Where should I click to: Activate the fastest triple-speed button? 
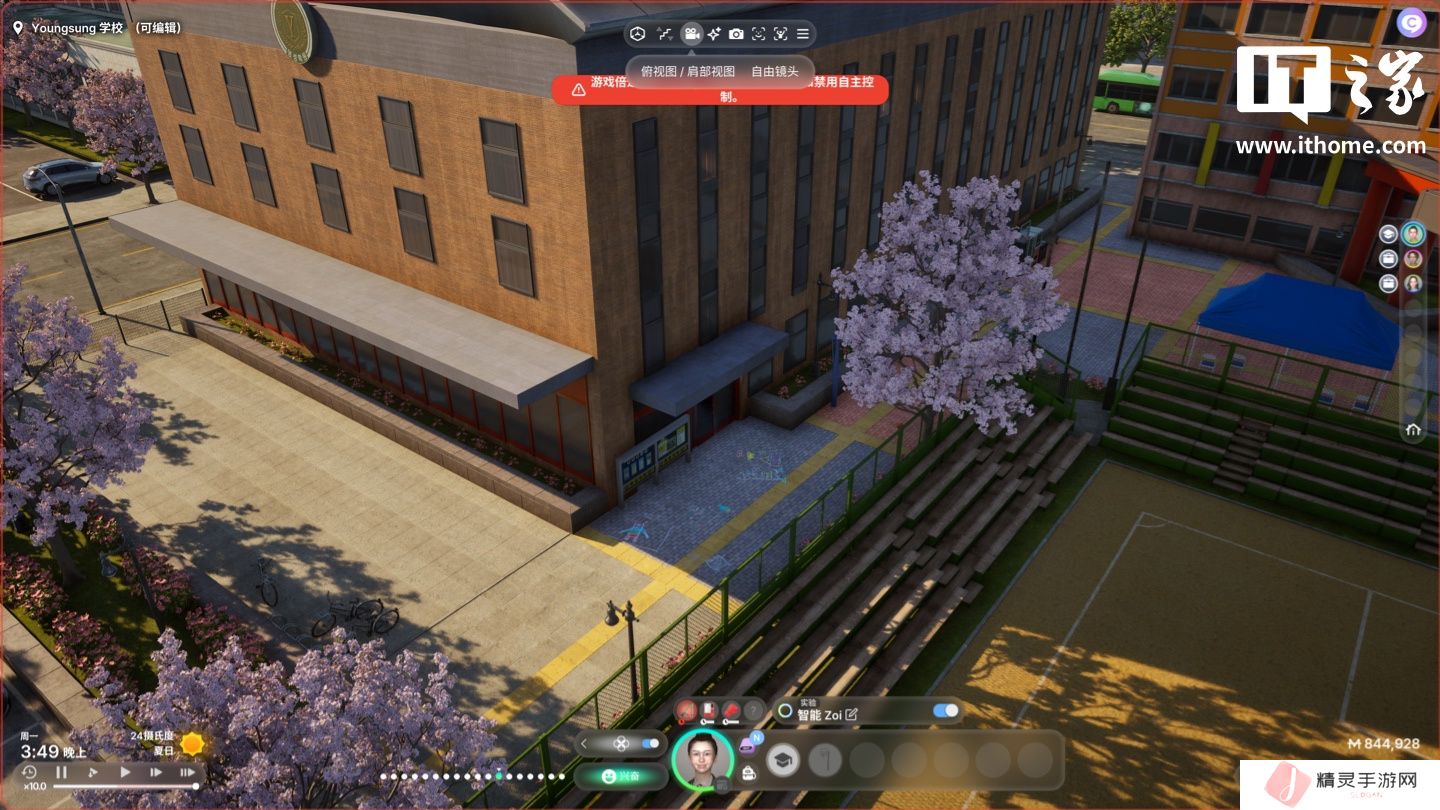tap(187, 772)
